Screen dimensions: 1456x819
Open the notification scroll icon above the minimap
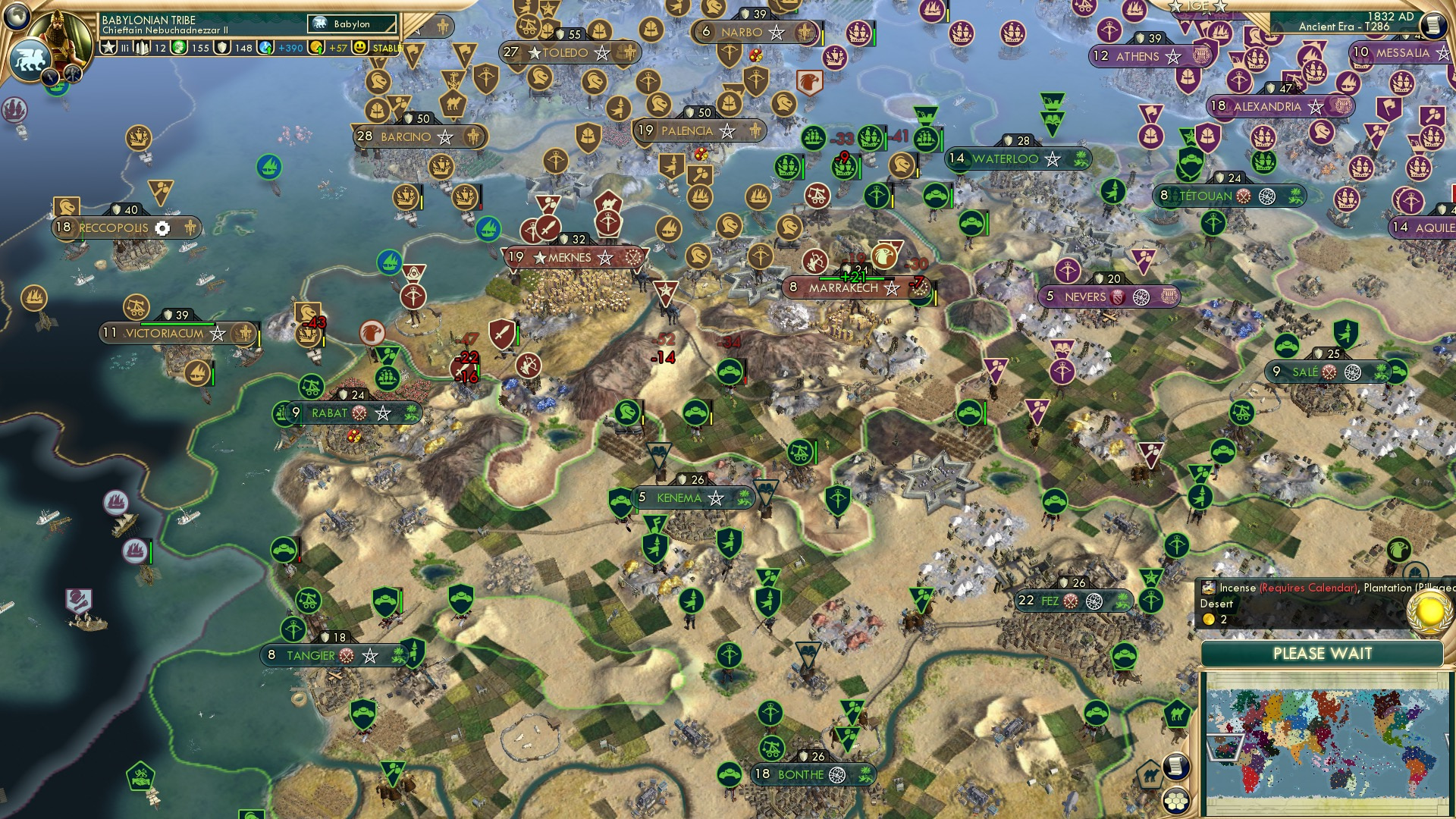pyautogui.click(x=1175, y=767)
